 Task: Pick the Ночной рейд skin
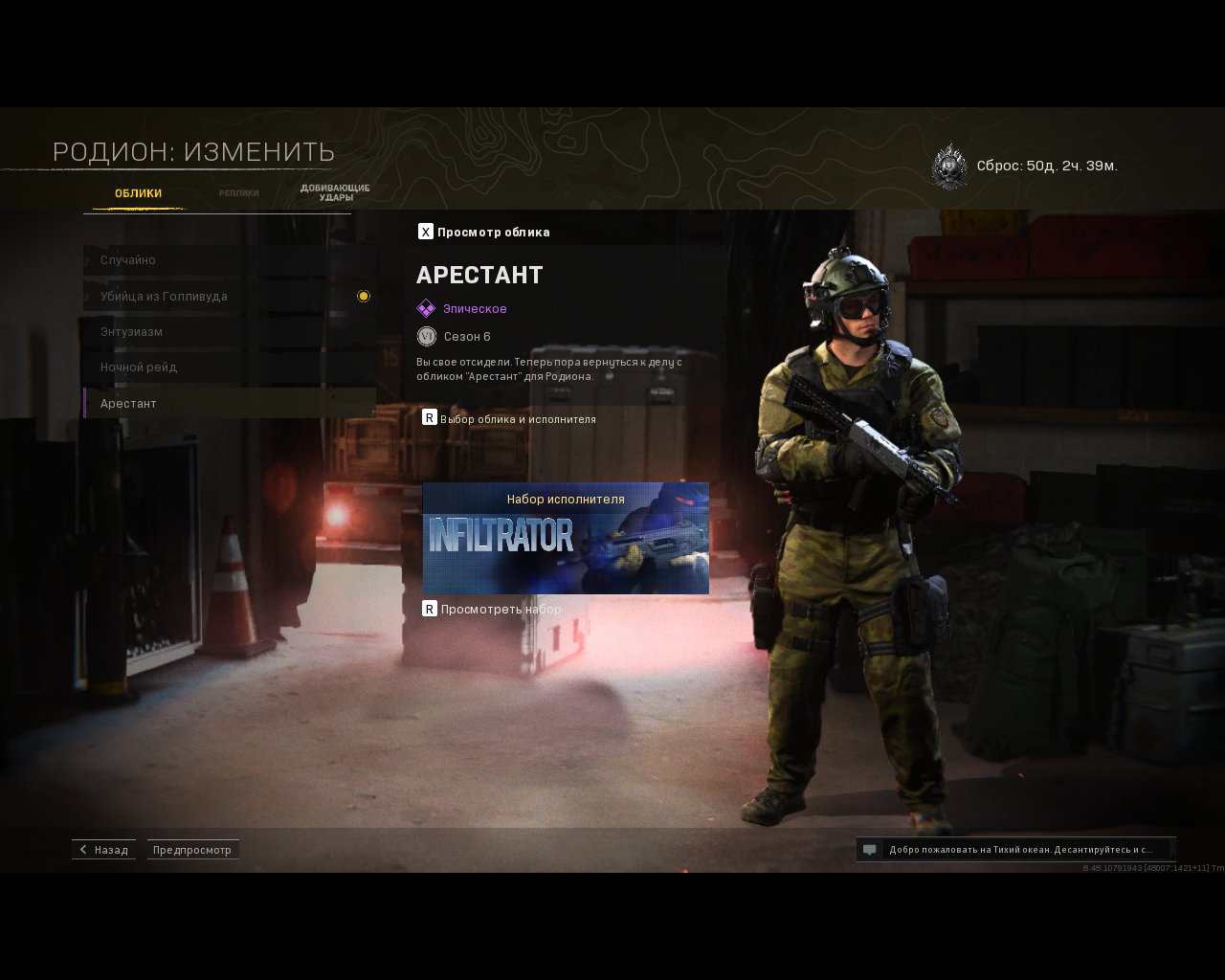pos(230,367)
